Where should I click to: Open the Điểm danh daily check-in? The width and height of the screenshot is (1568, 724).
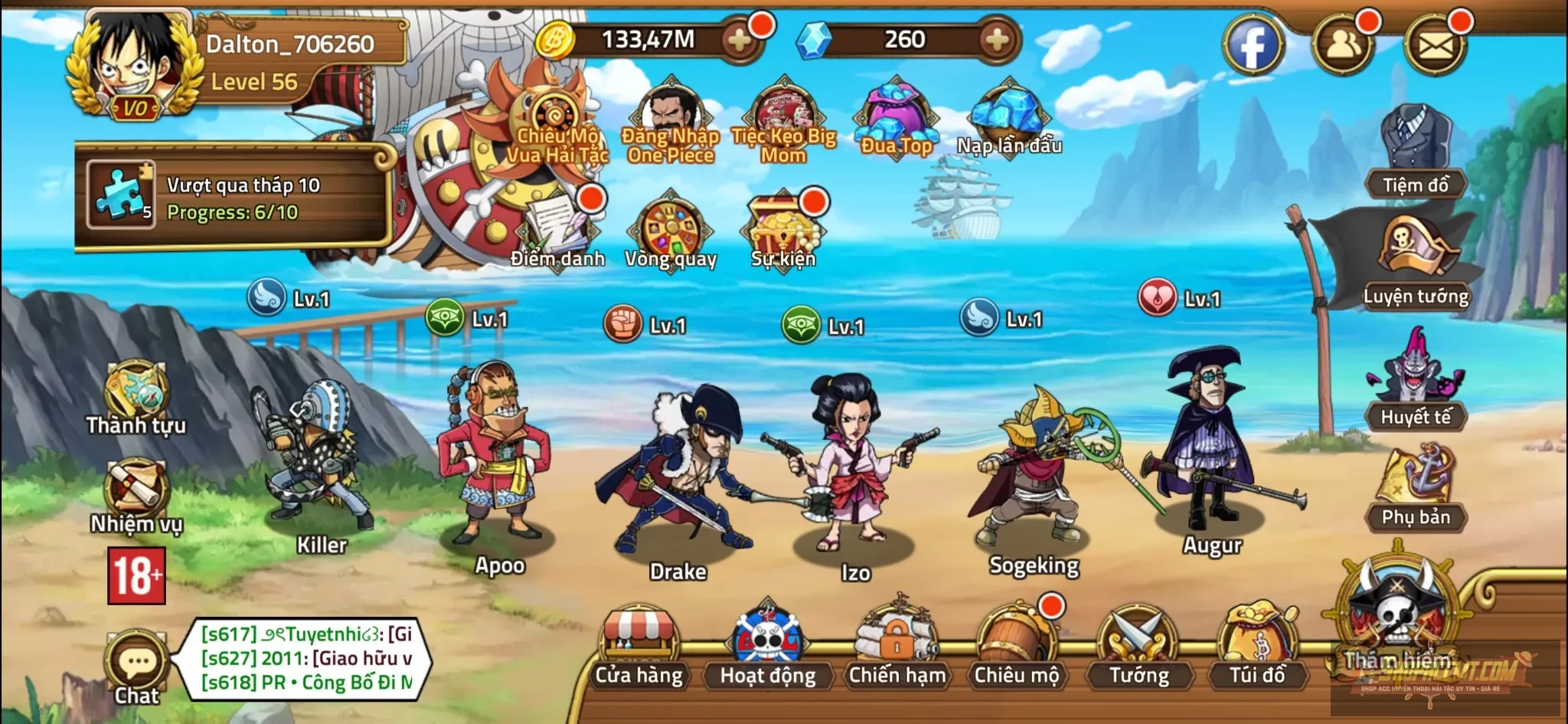(557, 230)
